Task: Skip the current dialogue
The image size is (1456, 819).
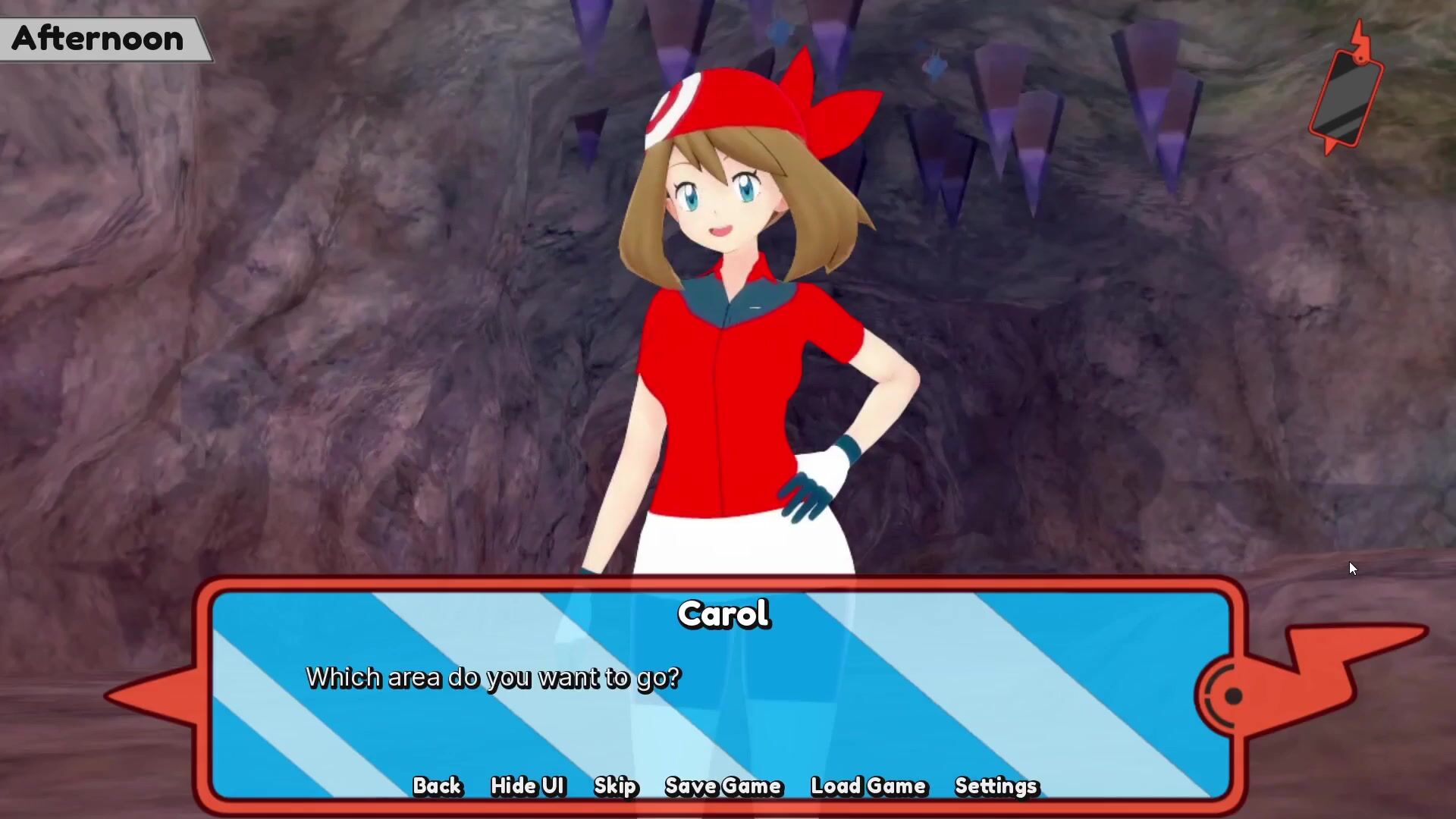Action: pyautogui.click(x=615, y=786)
